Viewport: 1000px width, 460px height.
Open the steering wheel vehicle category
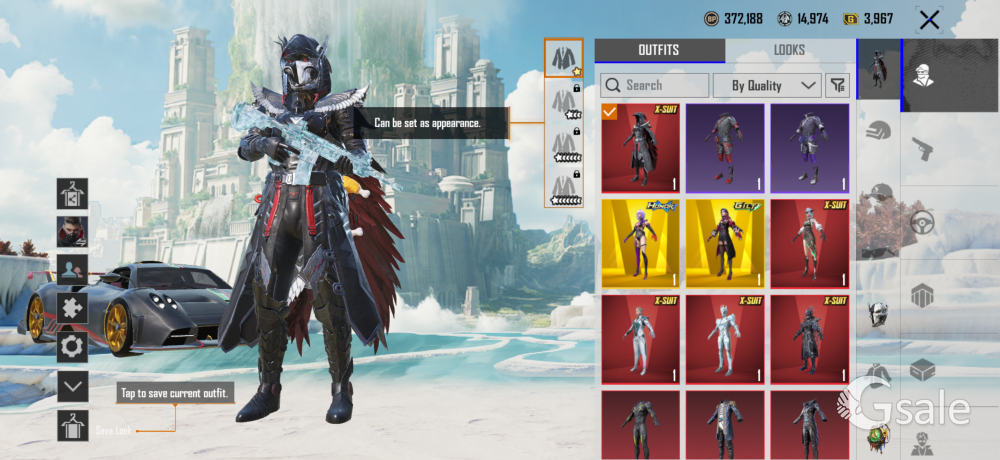pyautogui.click(x=922, y=222)
